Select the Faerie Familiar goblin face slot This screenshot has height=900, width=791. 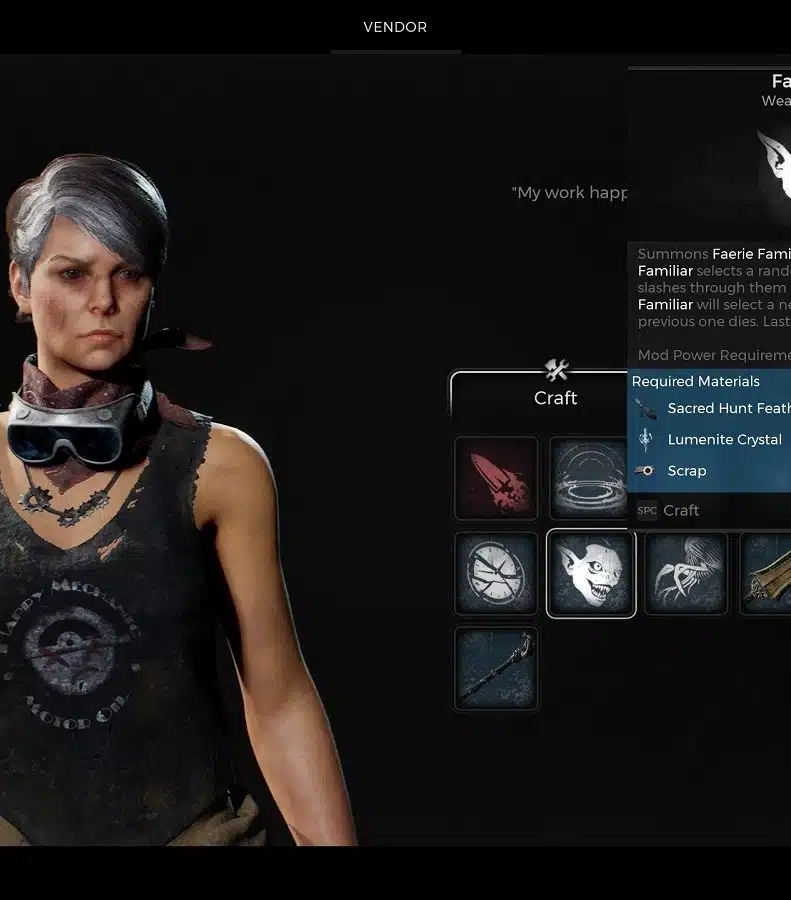(591, 573)
